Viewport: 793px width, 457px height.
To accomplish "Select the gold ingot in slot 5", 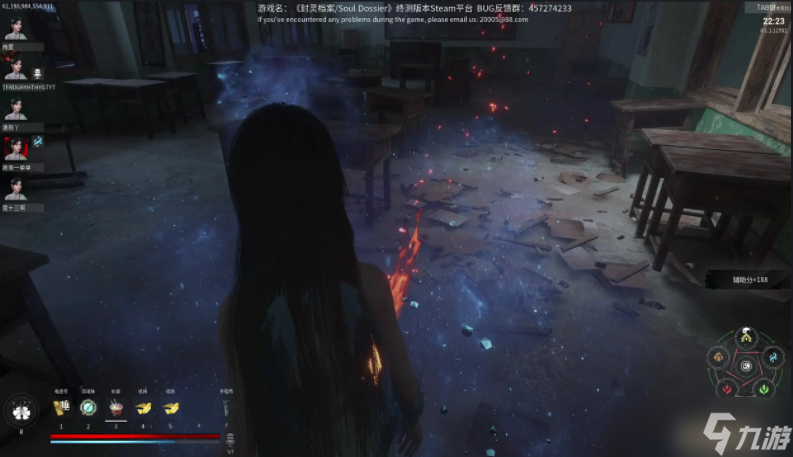I will [170, 407].
